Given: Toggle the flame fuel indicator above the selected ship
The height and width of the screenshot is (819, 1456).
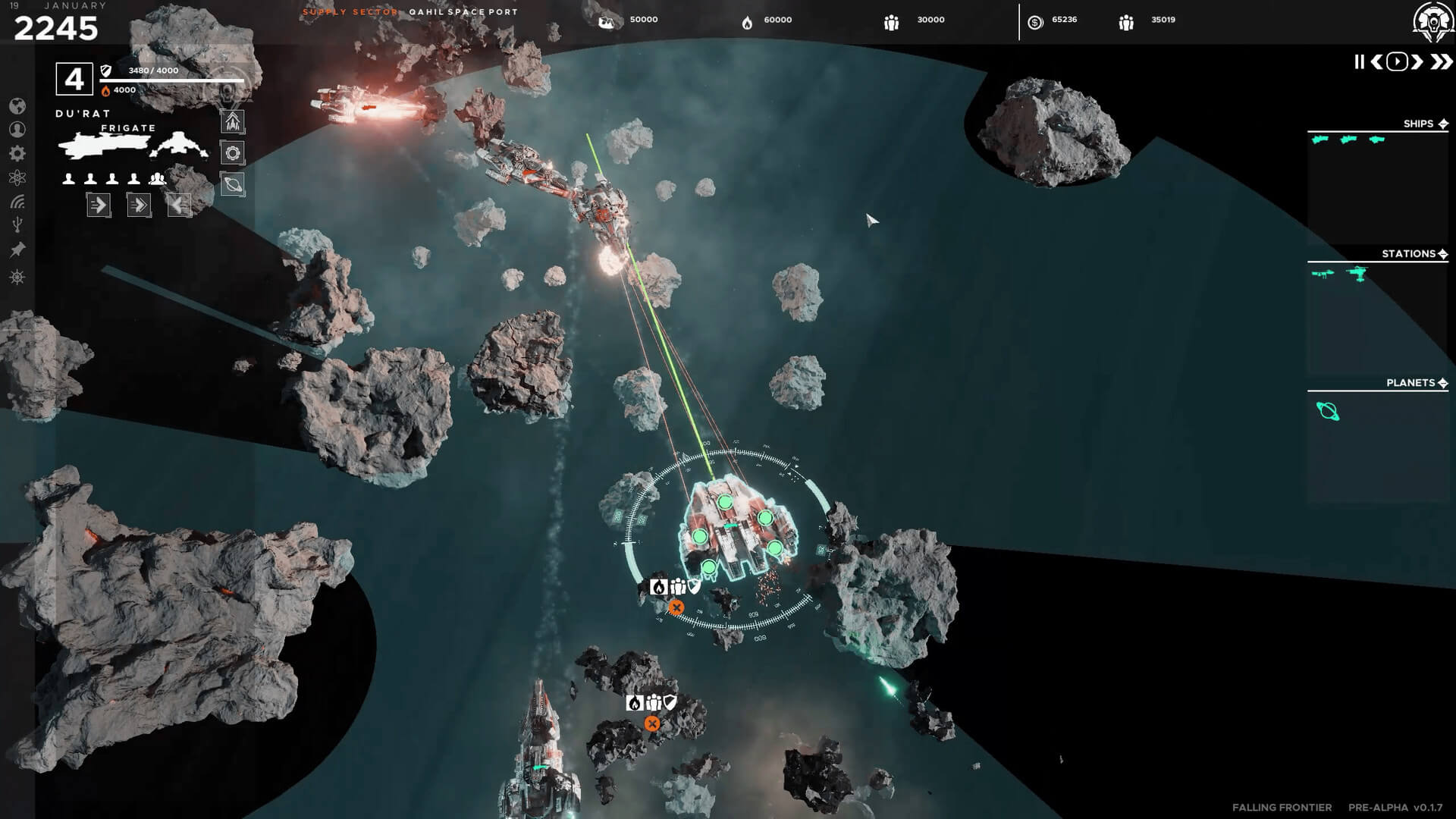Looking at the screenshot, I should point(658,586).
